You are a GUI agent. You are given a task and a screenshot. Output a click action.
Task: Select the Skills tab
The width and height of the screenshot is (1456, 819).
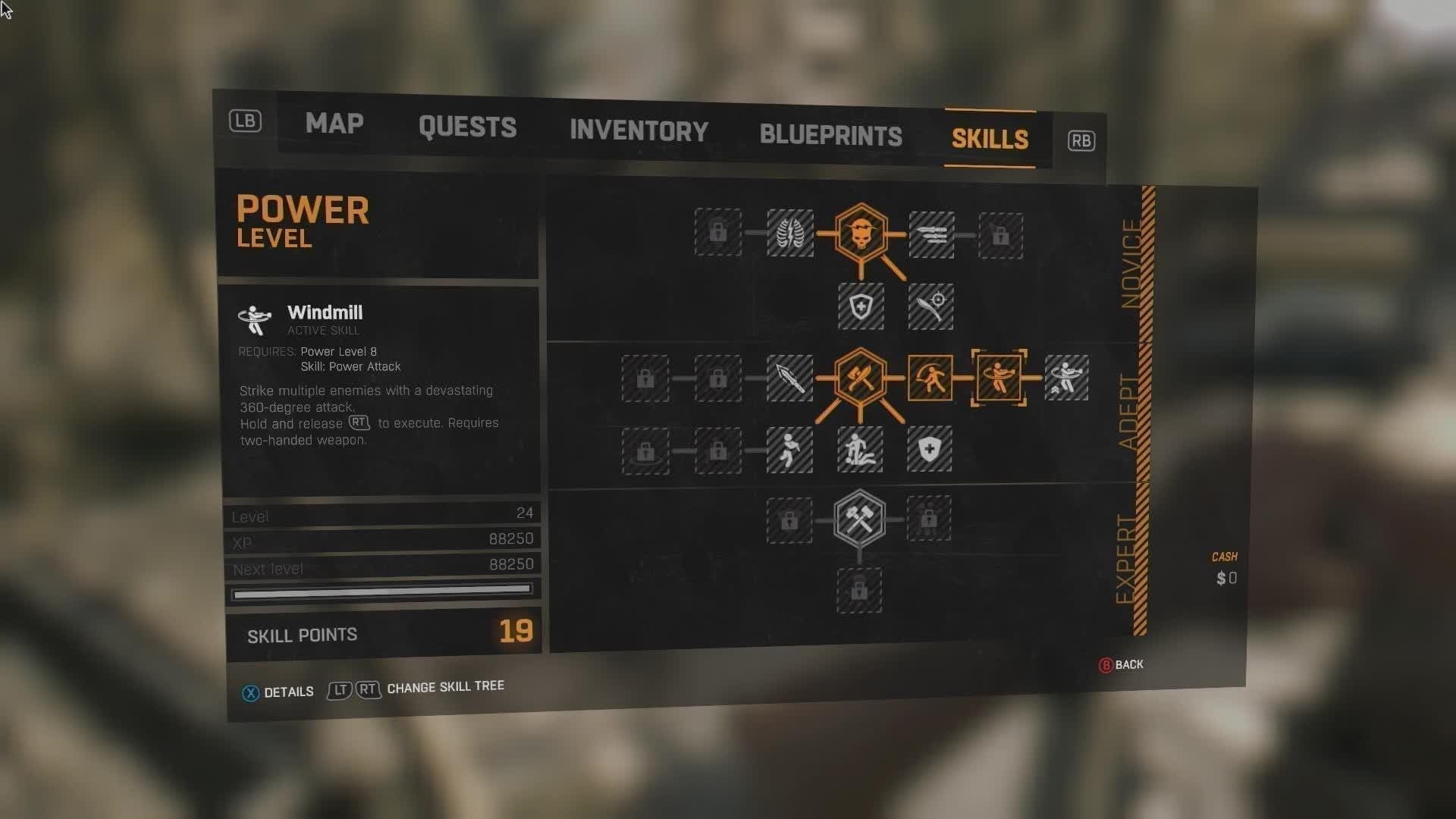point(990,140)
